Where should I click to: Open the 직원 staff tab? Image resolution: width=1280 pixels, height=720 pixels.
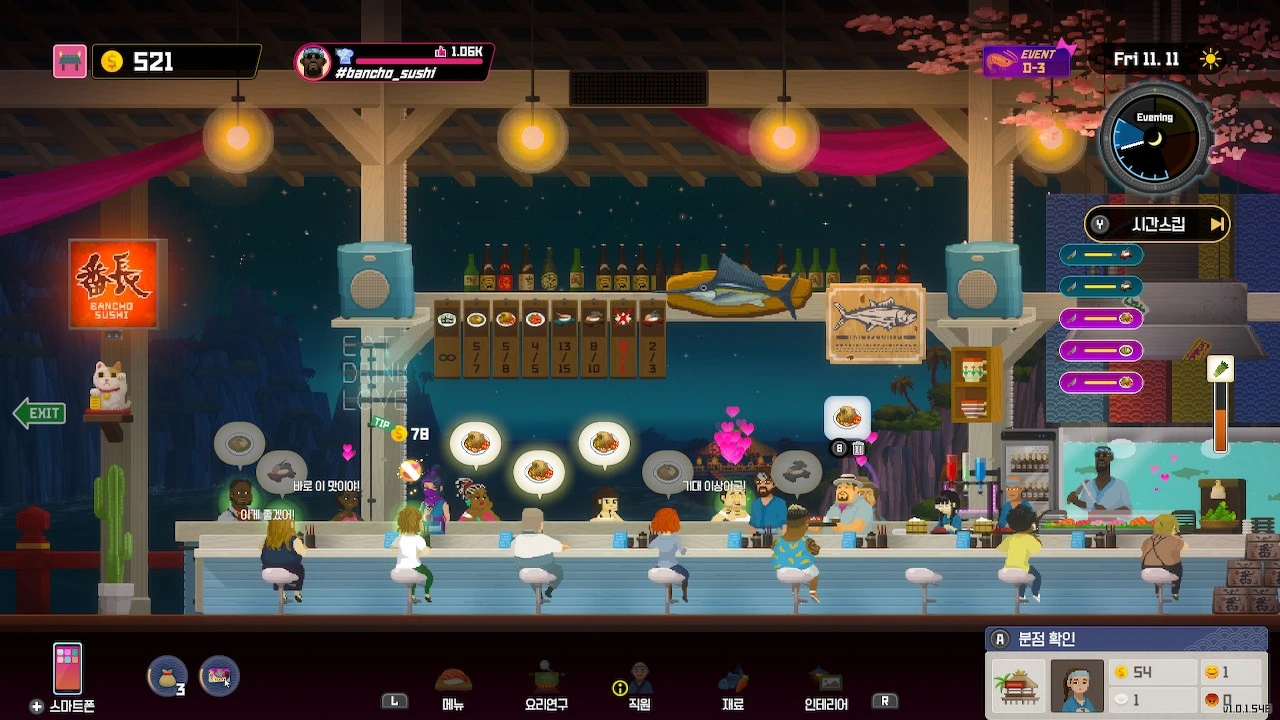[x=639, y=688]
